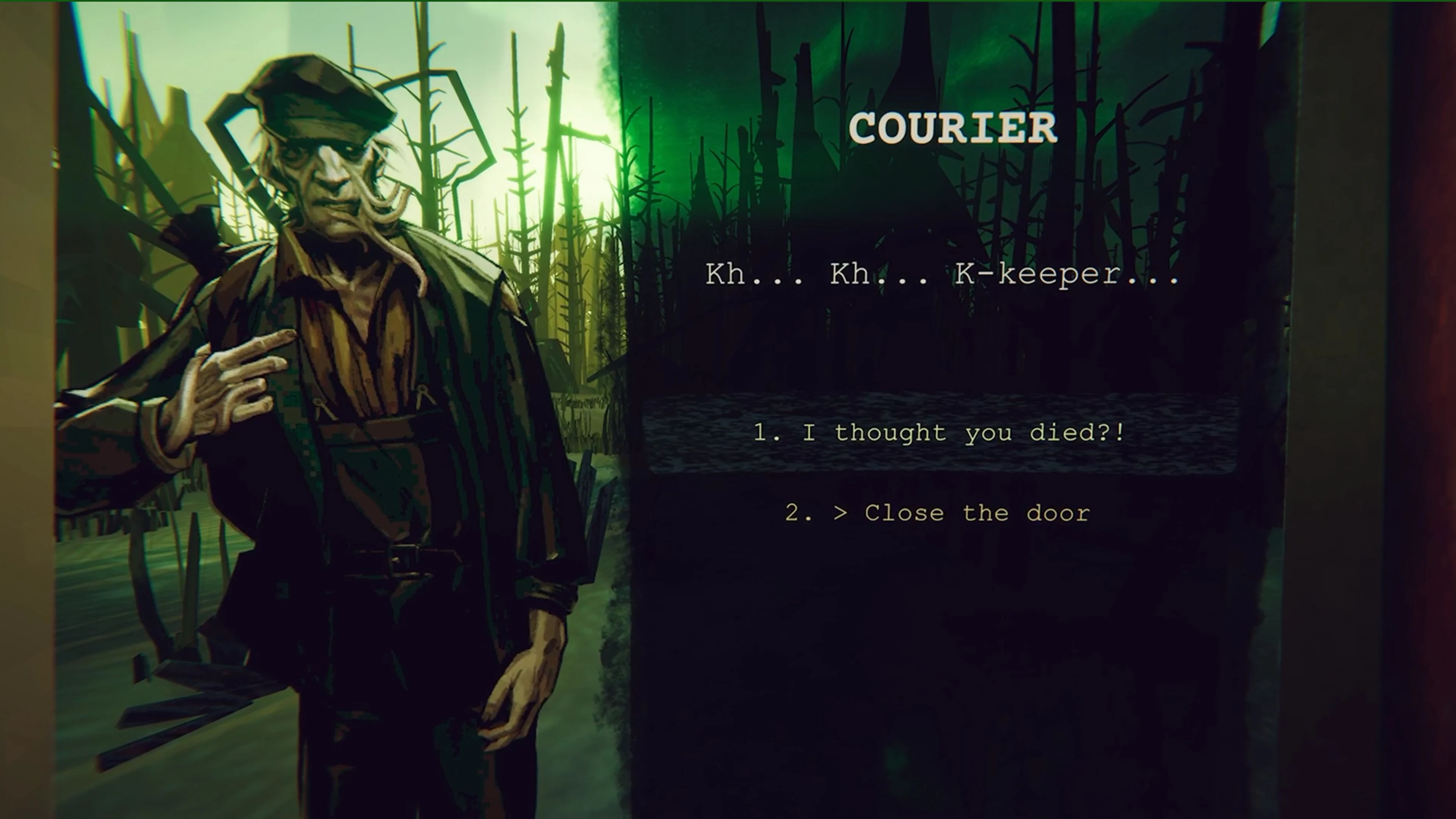Image resolution: width=1456 pixels, height=819 pixels.
Task: Click the number 1 before the first option
Action: [764, 433]
